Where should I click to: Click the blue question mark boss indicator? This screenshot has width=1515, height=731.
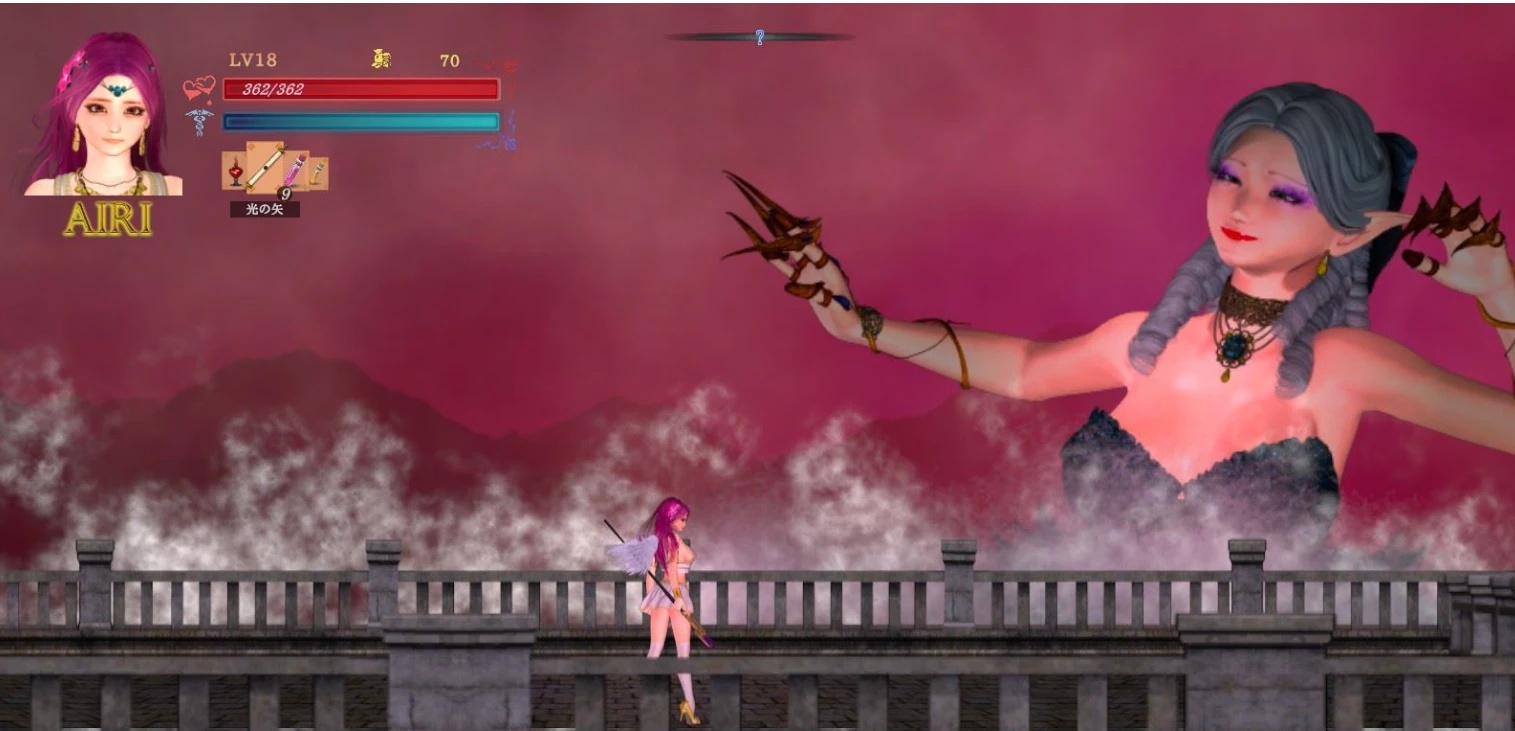760,38
